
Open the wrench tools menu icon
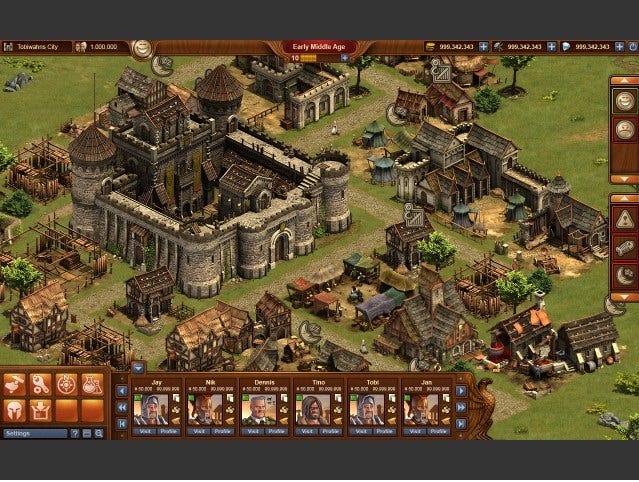[x=41, y=384]
